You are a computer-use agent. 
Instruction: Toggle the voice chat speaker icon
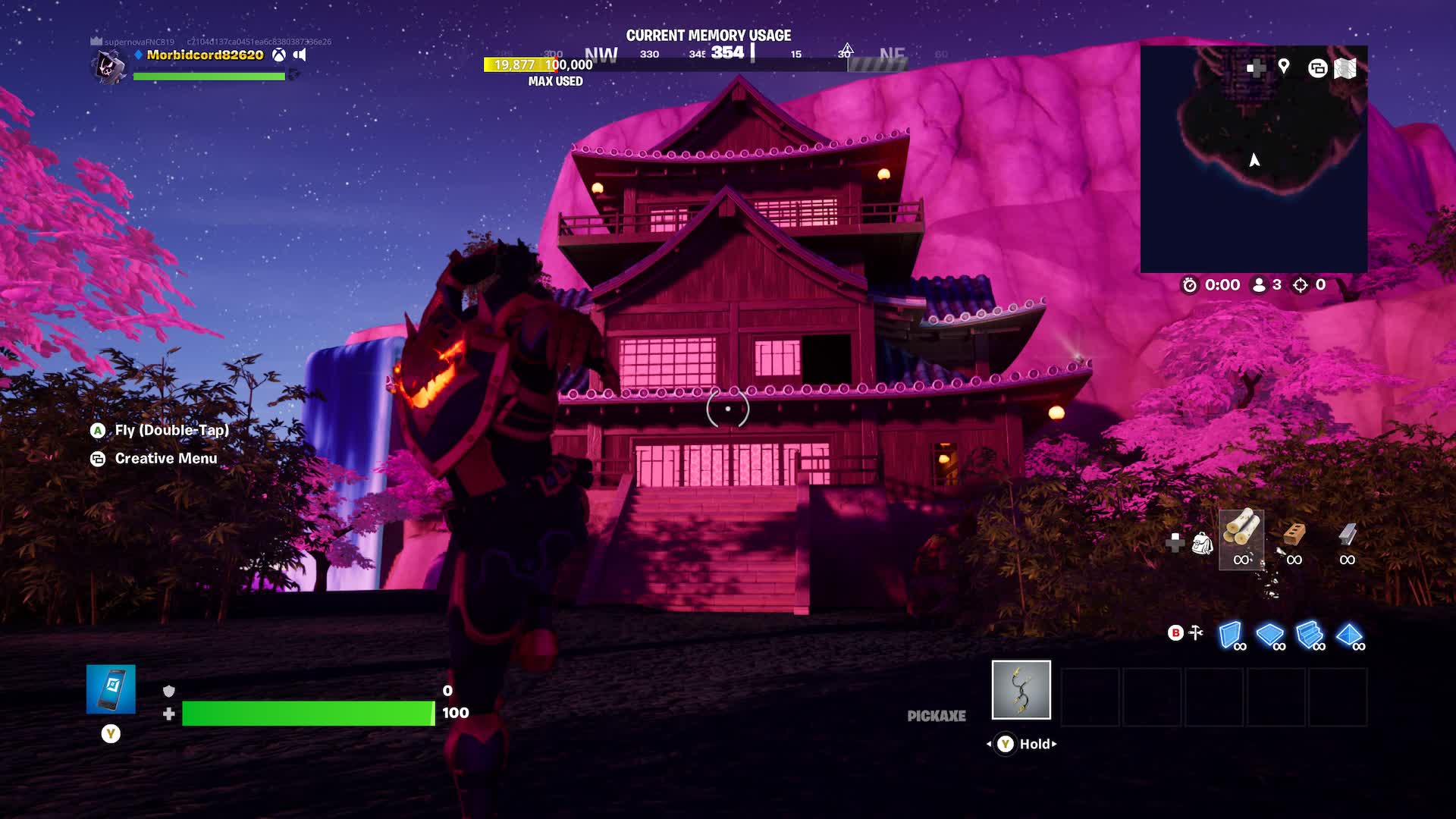(x=300, y=55)
